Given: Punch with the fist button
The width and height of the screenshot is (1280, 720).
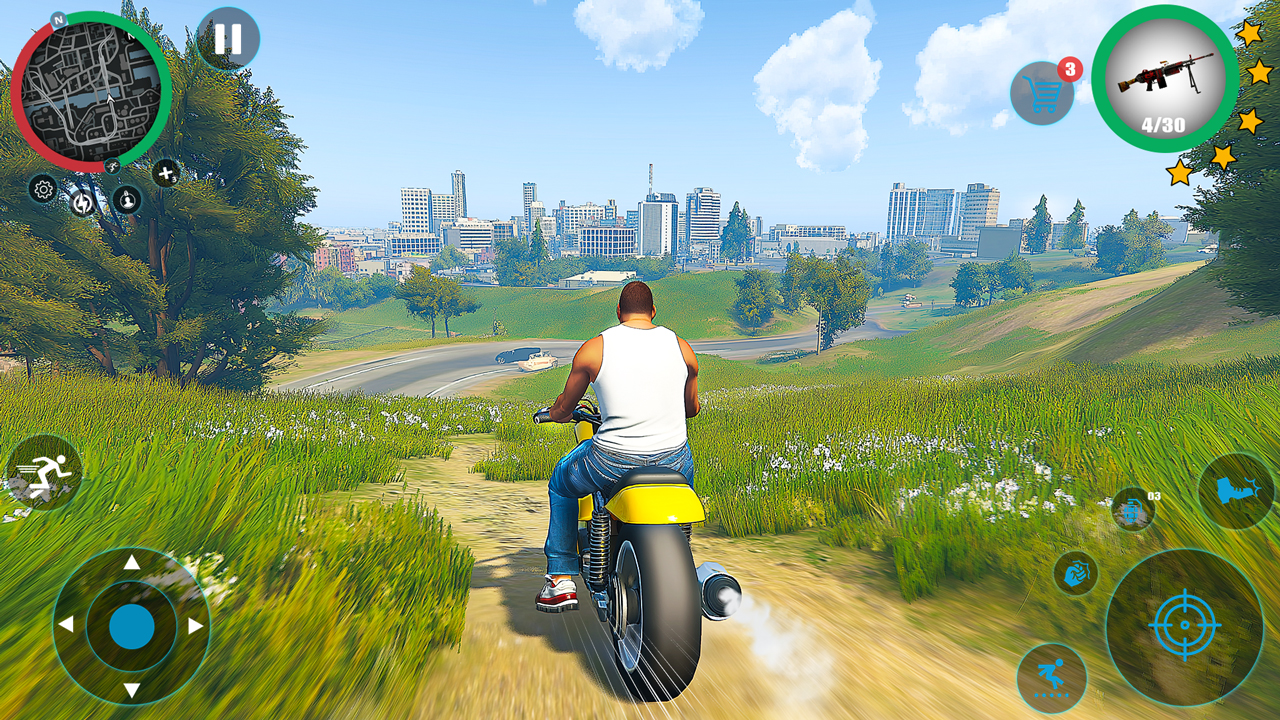Looking at the screenshot, I should coord(1076,573).
